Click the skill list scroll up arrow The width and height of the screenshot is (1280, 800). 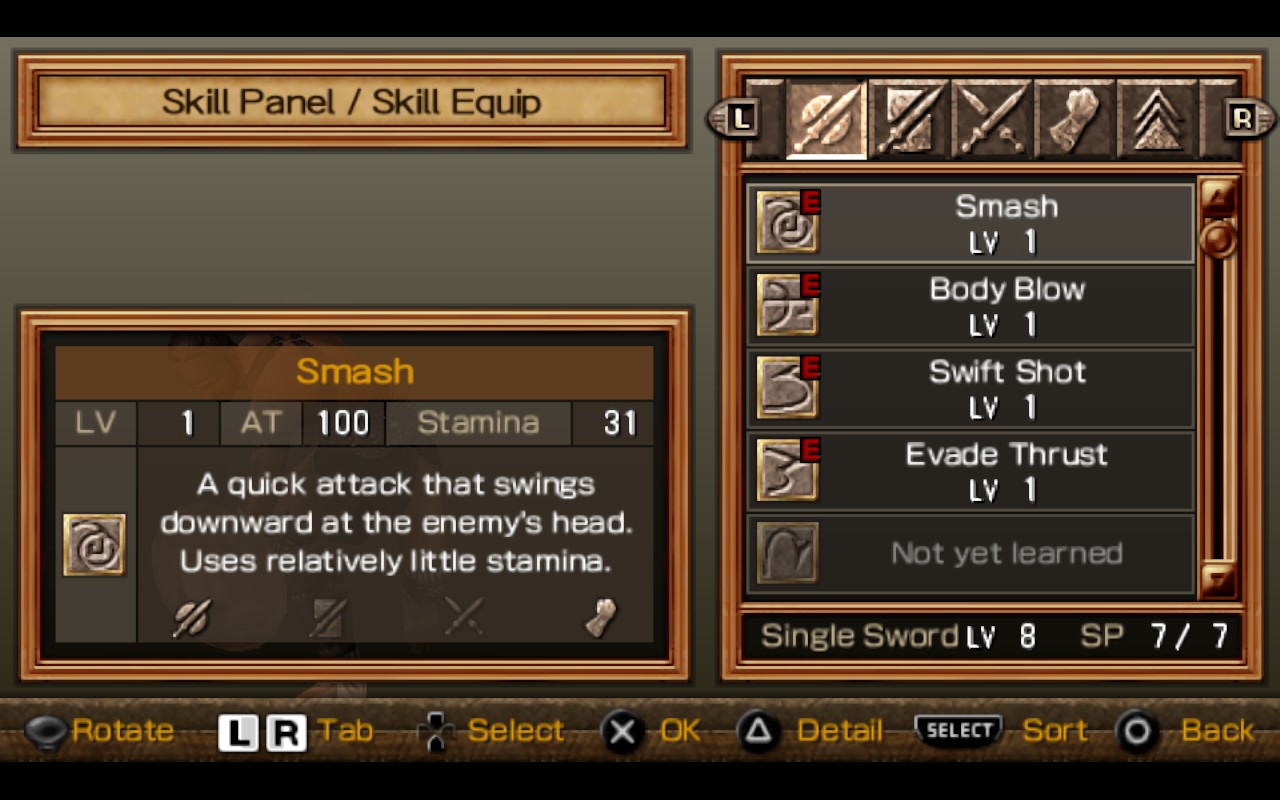(x=1218, y=196)
